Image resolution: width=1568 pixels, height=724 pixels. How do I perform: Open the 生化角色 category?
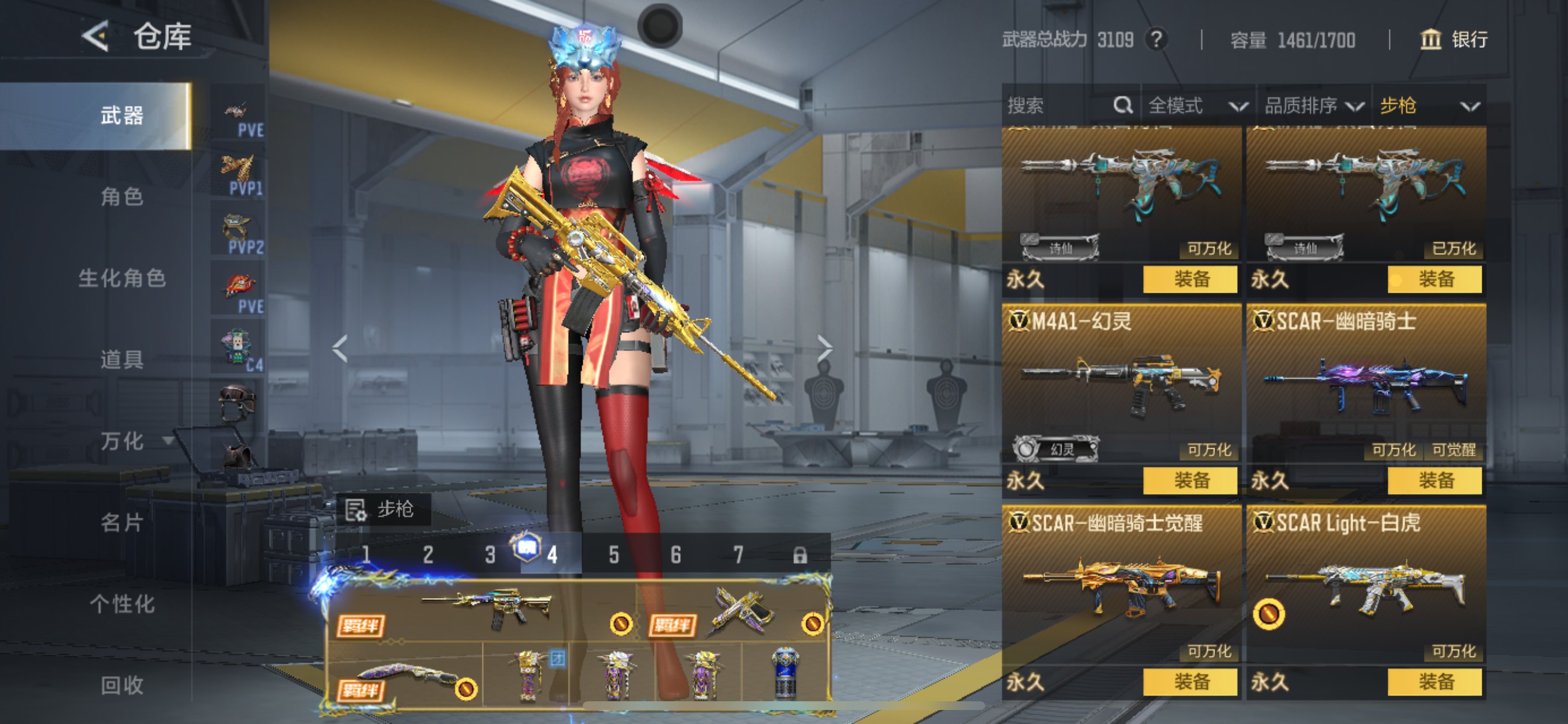122,278
